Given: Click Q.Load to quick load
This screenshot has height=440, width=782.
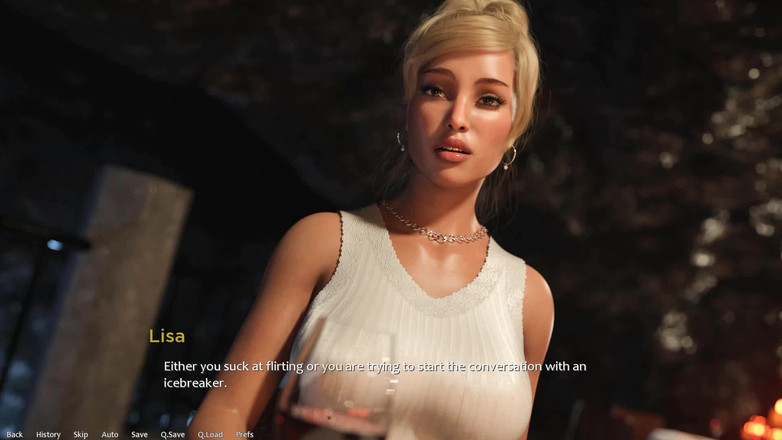Looking at the screenshot, I should [210, 434].
